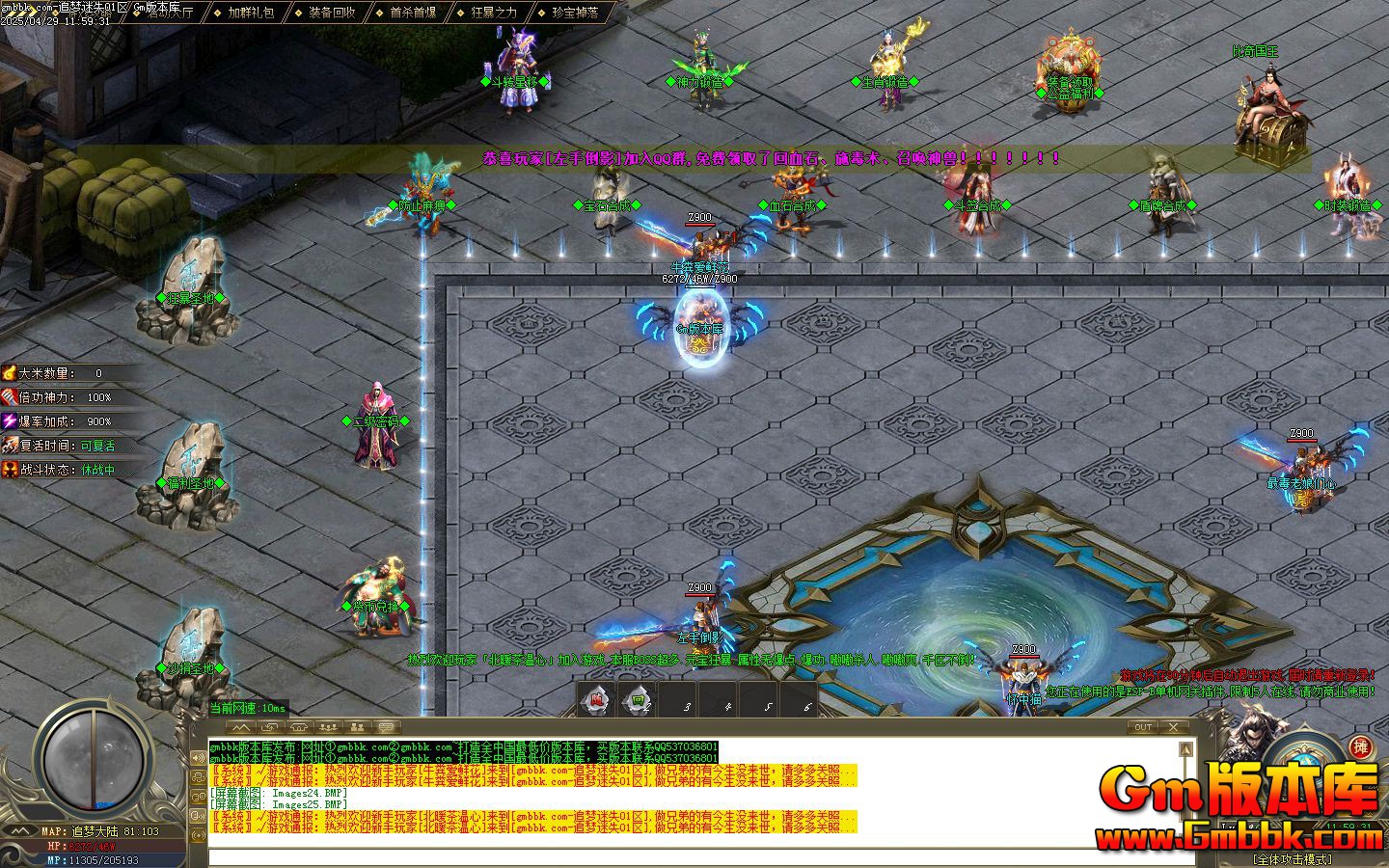Select the run (跑) skill icon
Screen dimensions: 1389x868
tap(595, 702)
